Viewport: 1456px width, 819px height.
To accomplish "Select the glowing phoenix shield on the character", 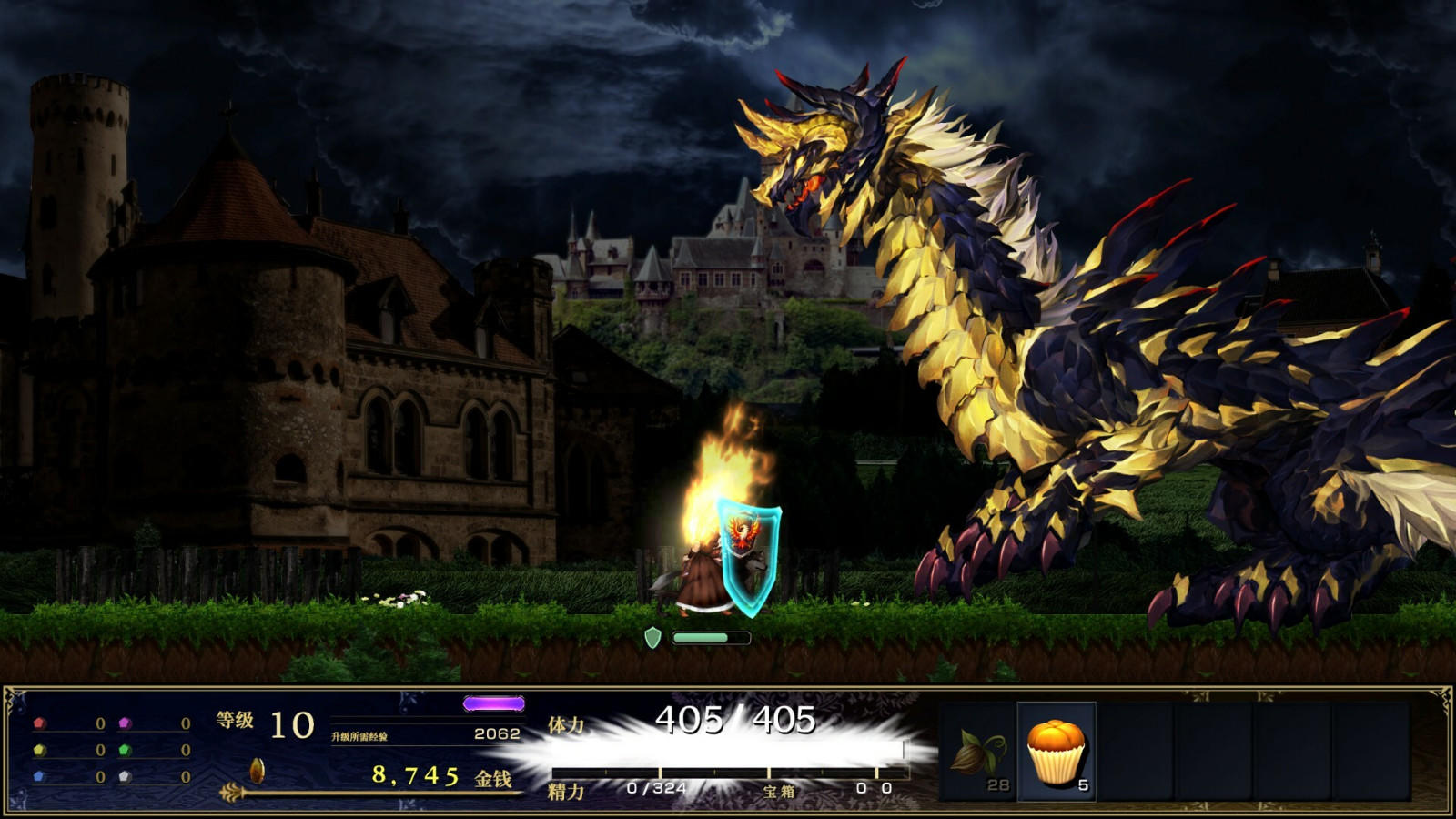I will pyautogui.click(x=746, y=560).
